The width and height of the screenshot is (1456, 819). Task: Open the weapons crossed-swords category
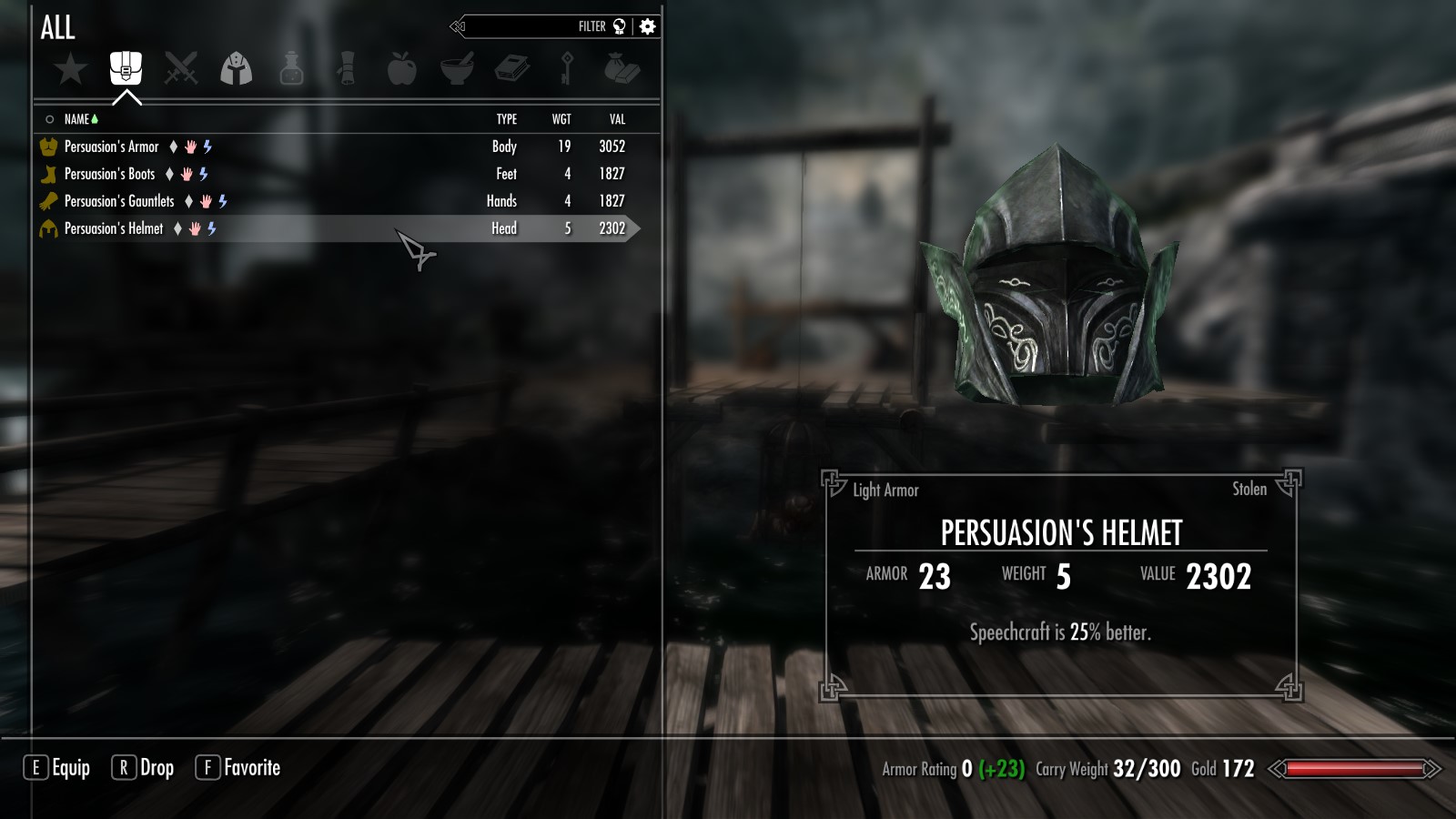pos(181,68)
